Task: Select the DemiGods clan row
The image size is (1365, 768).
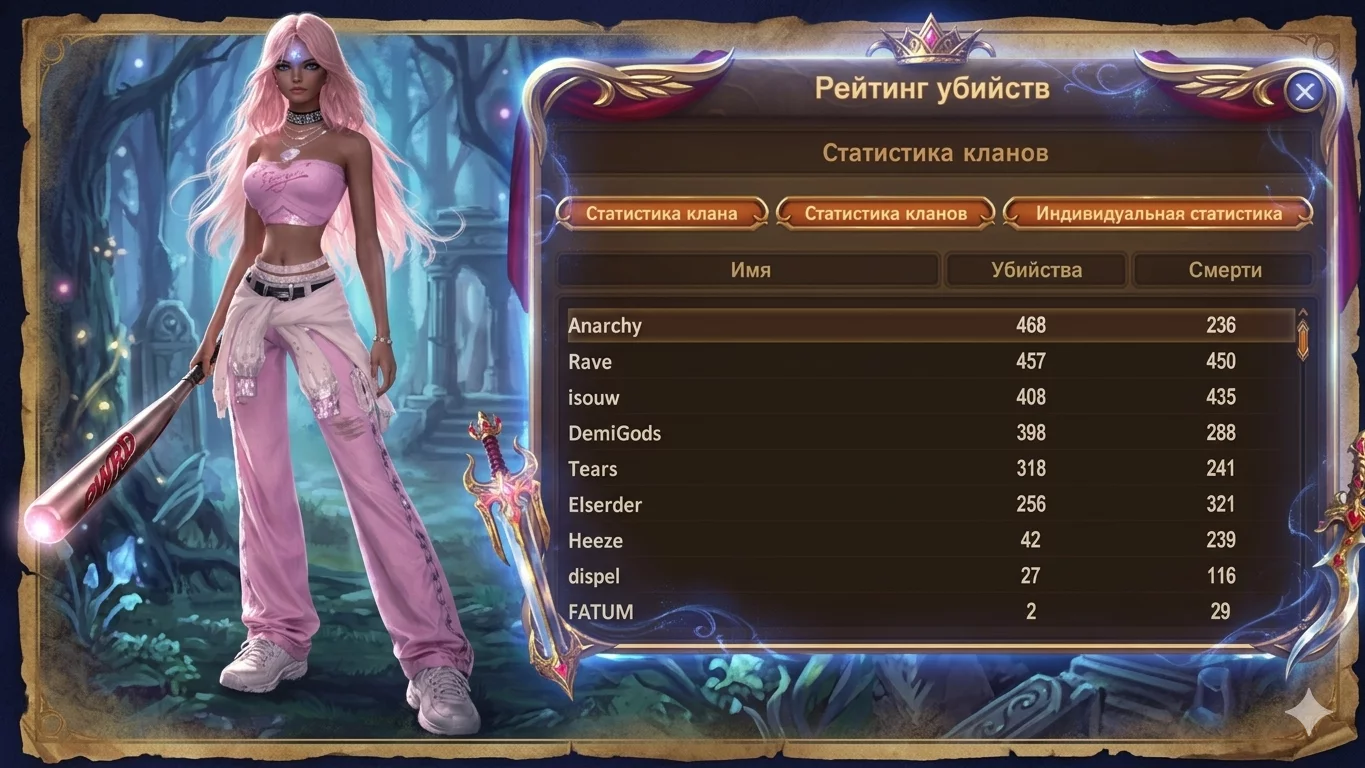Action: [x=930, y=433]
